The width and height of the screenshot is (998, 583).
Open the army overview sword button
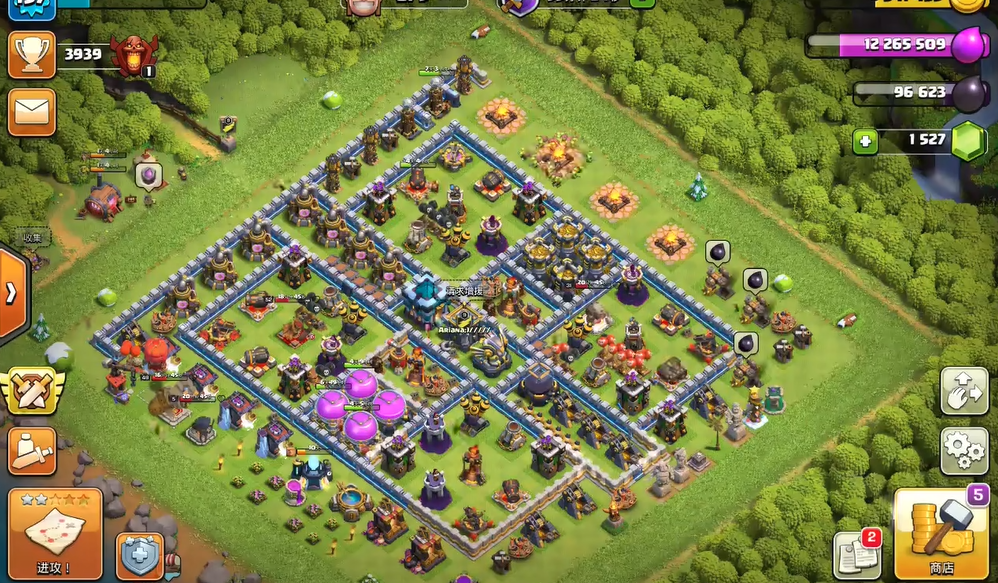[x=31, y=451]
